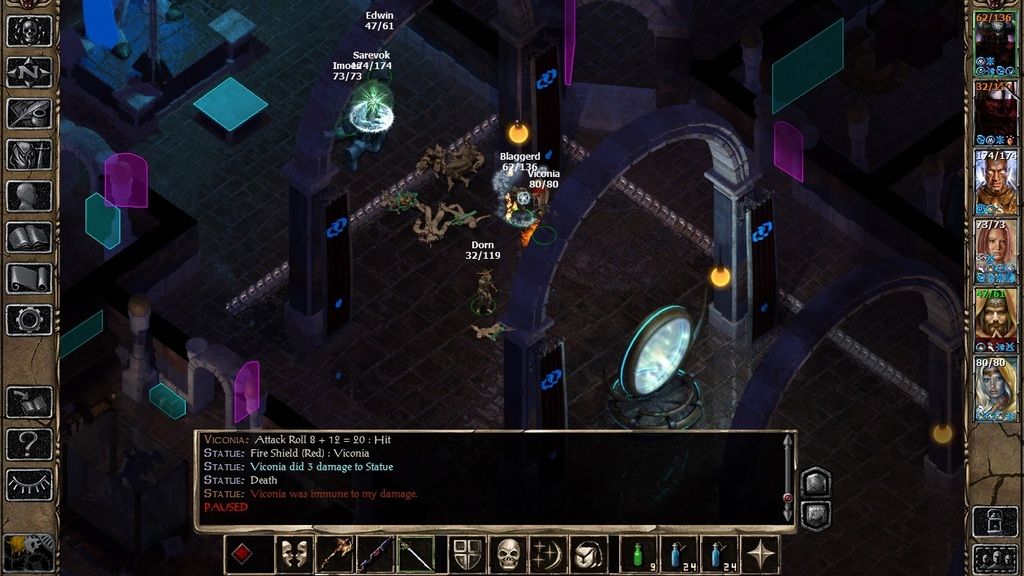Open special abilities with the four-point star

(x=761, y=554)
